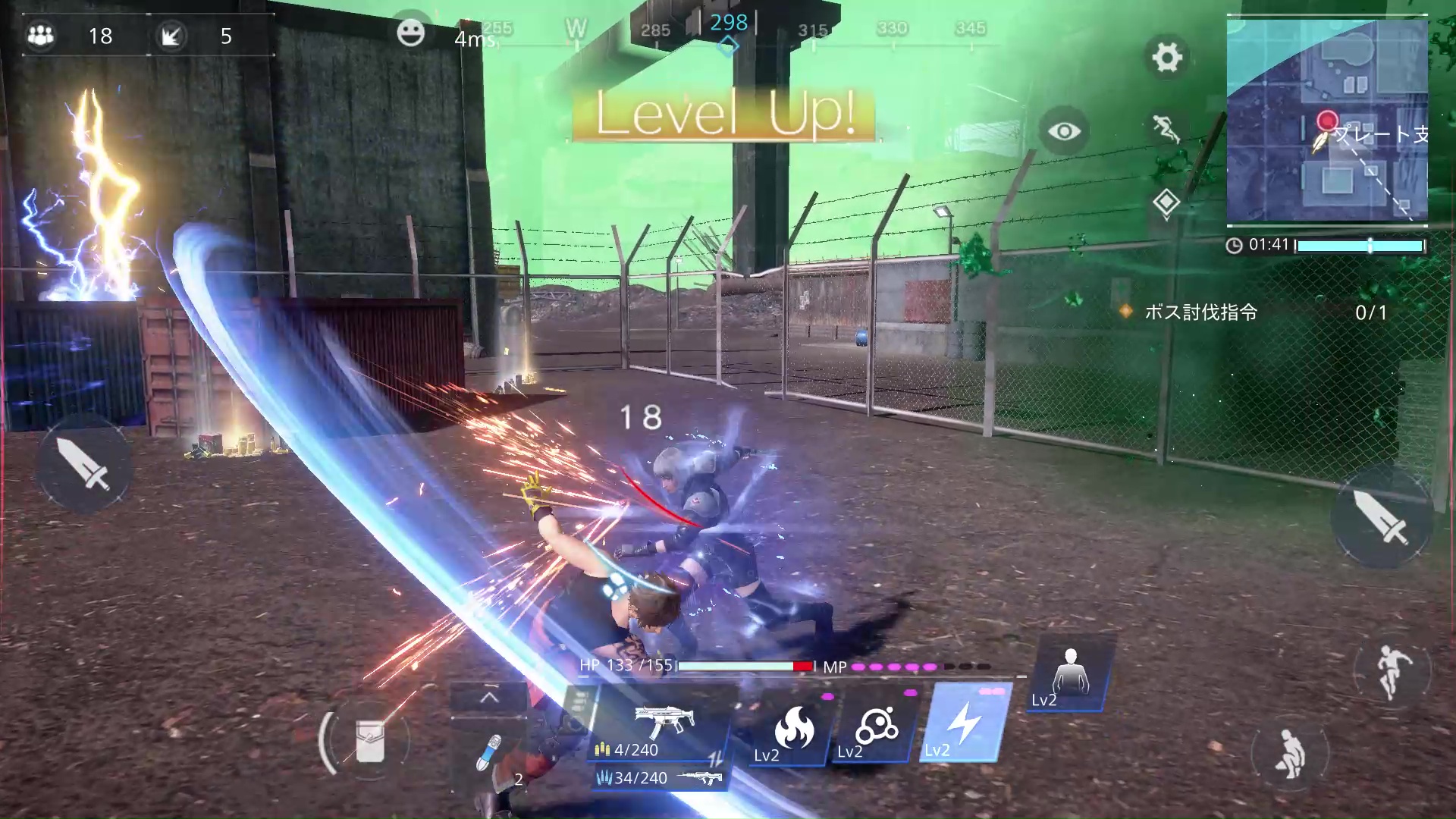Image resolution: width=1456 pixels, height=819 pixels.
Task: Cast the fire materia skill
Action: tap(792, 730)
